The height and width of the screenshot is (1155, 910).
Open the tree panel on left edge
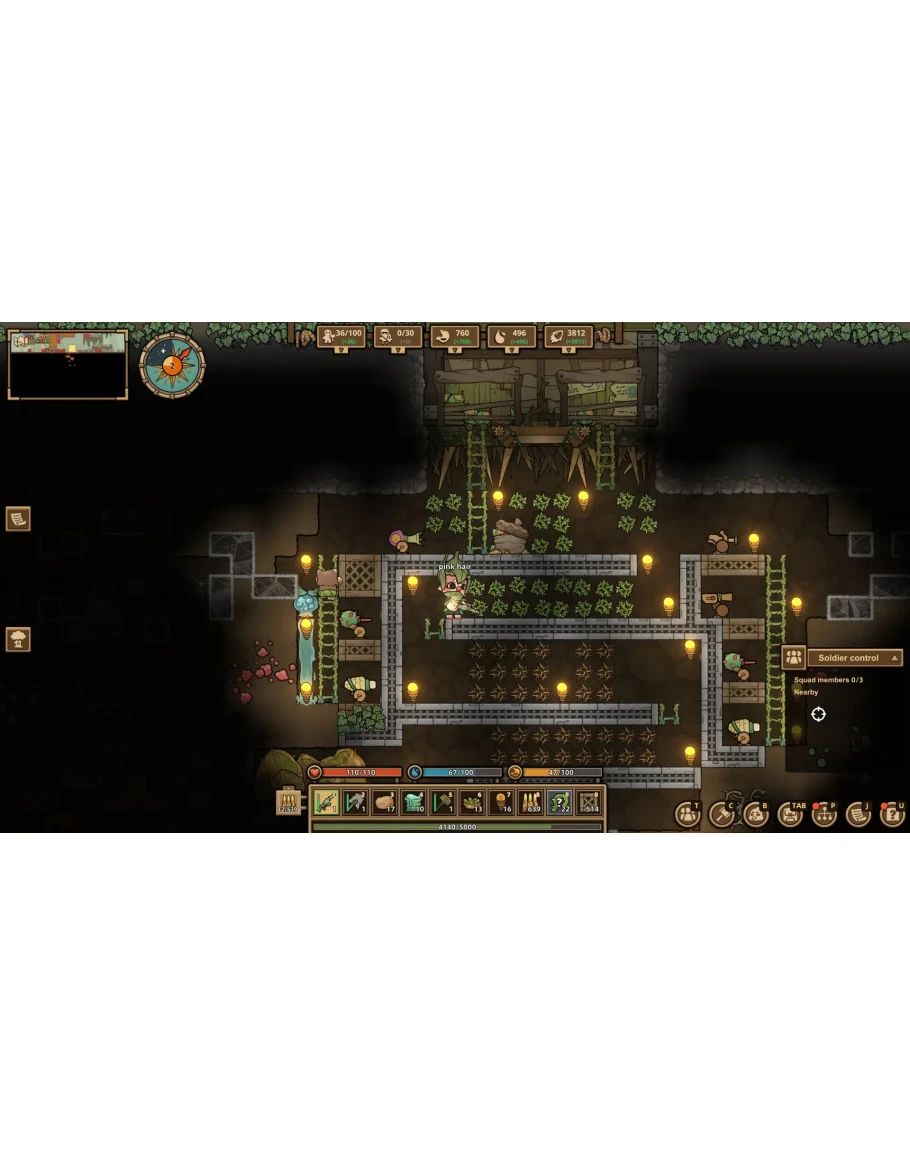(x=18, y=639)
